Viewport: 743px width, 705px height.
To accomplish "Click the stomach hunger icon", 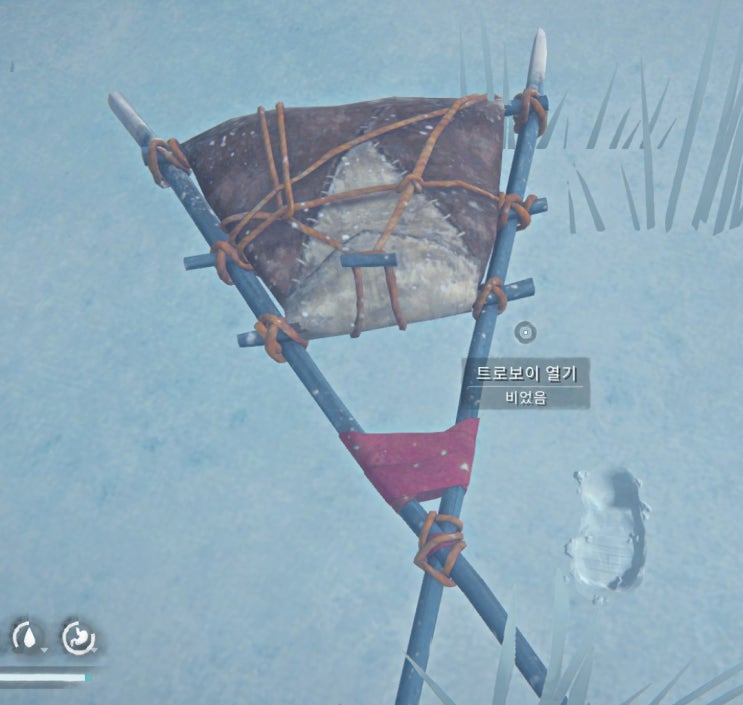I will click(77, 637).
